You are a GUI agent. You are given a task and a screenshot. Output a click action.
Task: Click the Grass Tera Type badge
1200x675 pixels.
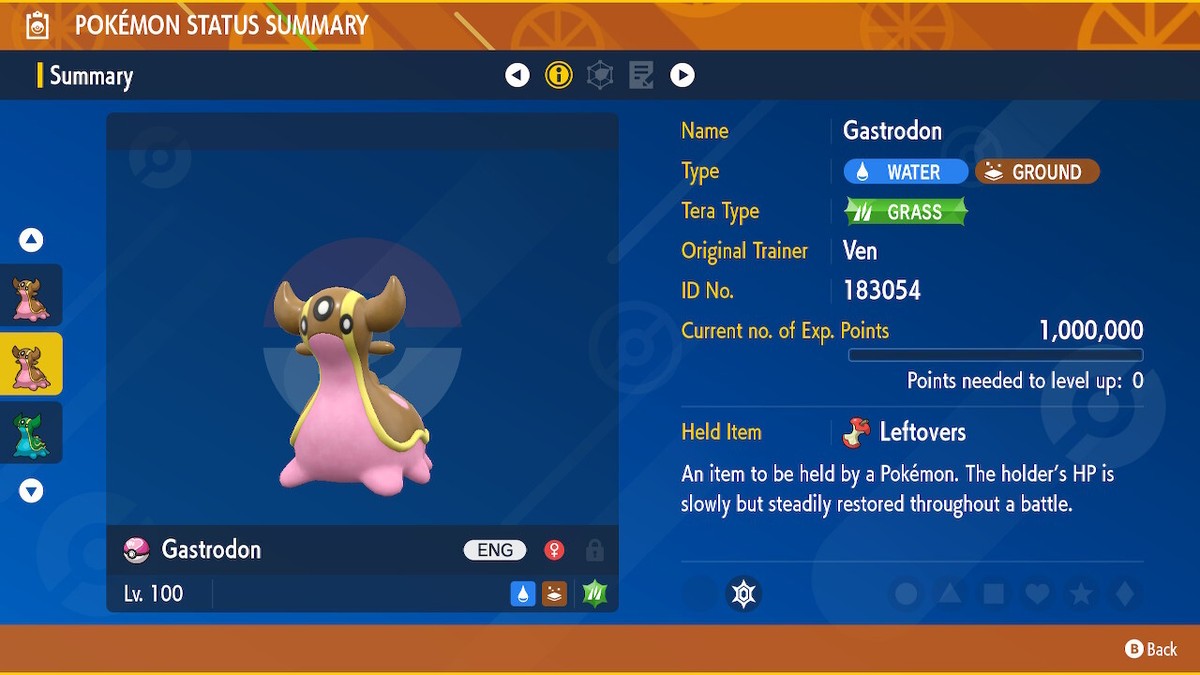click(906, 212)
